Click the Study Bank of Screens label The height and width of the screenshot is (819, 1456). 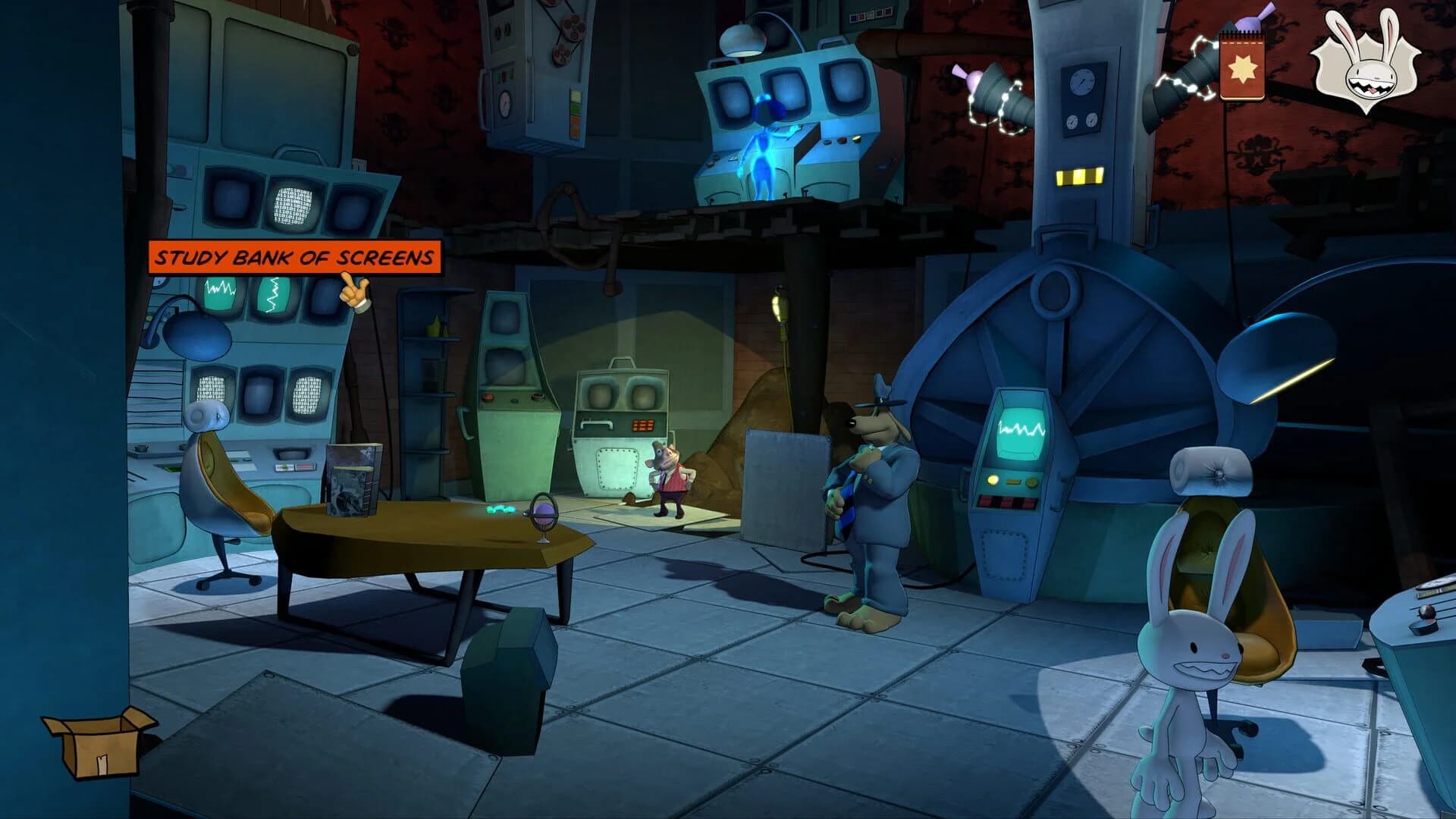pyautogui.click(x=296, y=258)
